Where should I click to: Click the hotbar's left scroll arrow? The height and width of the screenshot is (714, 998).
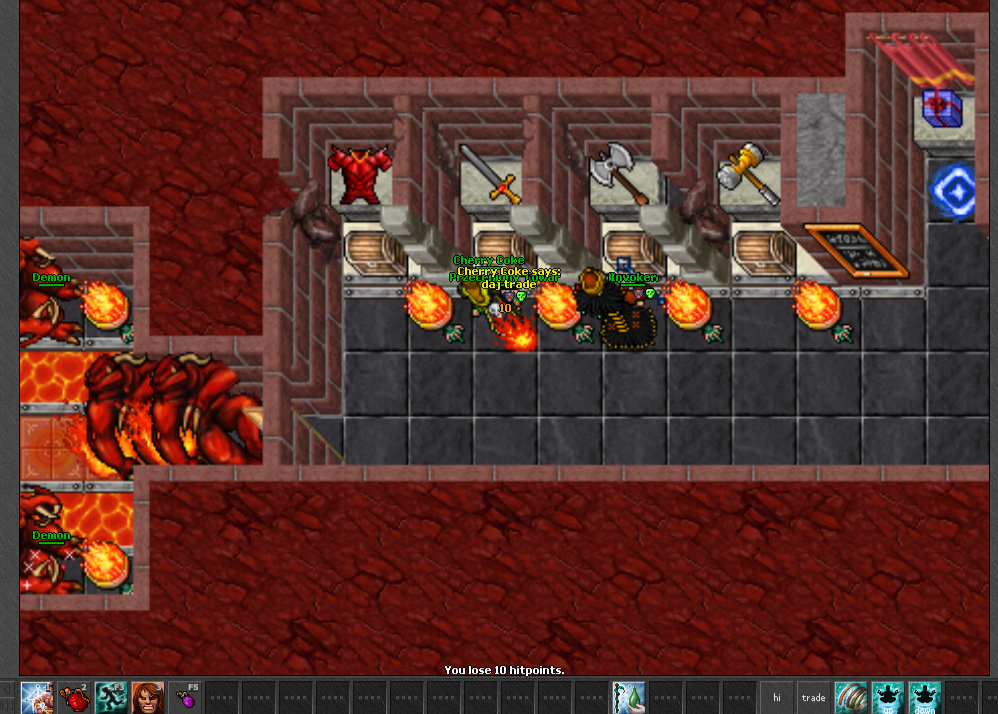(x=10, y=697)
